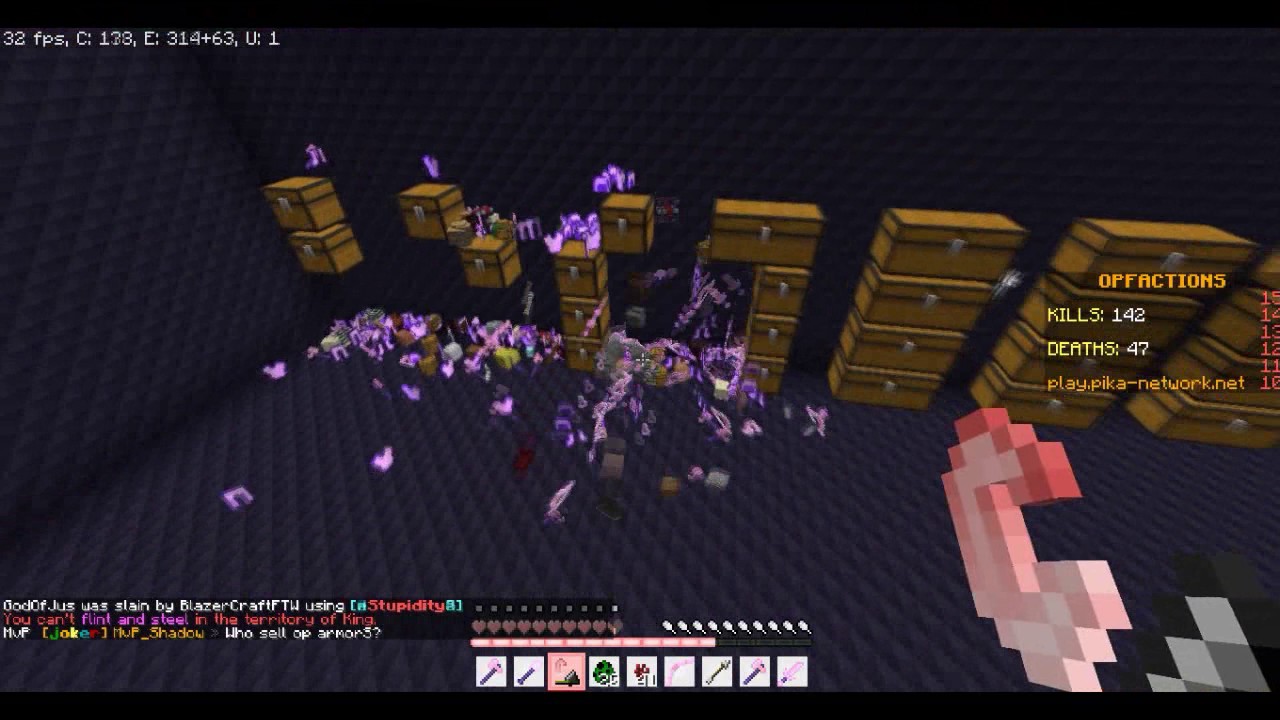
Task: Select the enchanted shovel in the hotbar
Action: pos(528,672)
